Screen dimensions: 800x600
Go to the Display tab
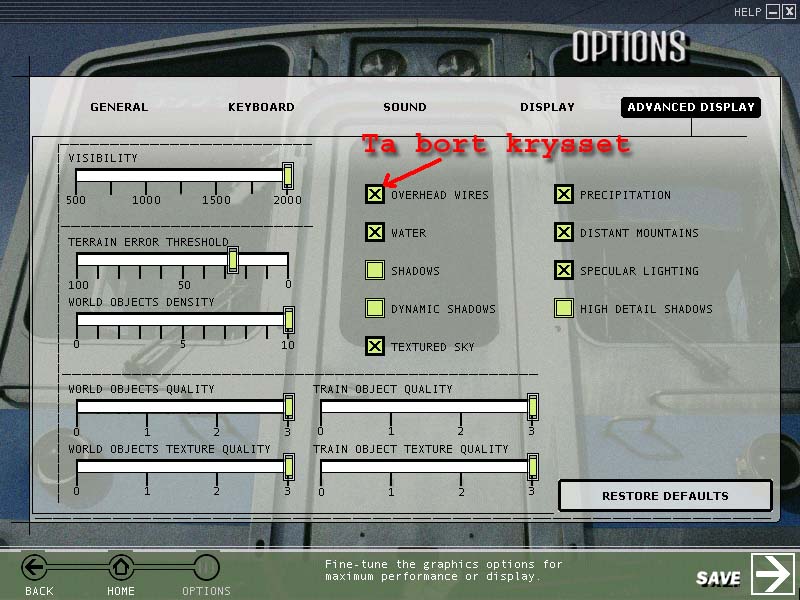(x=547, y=107)
